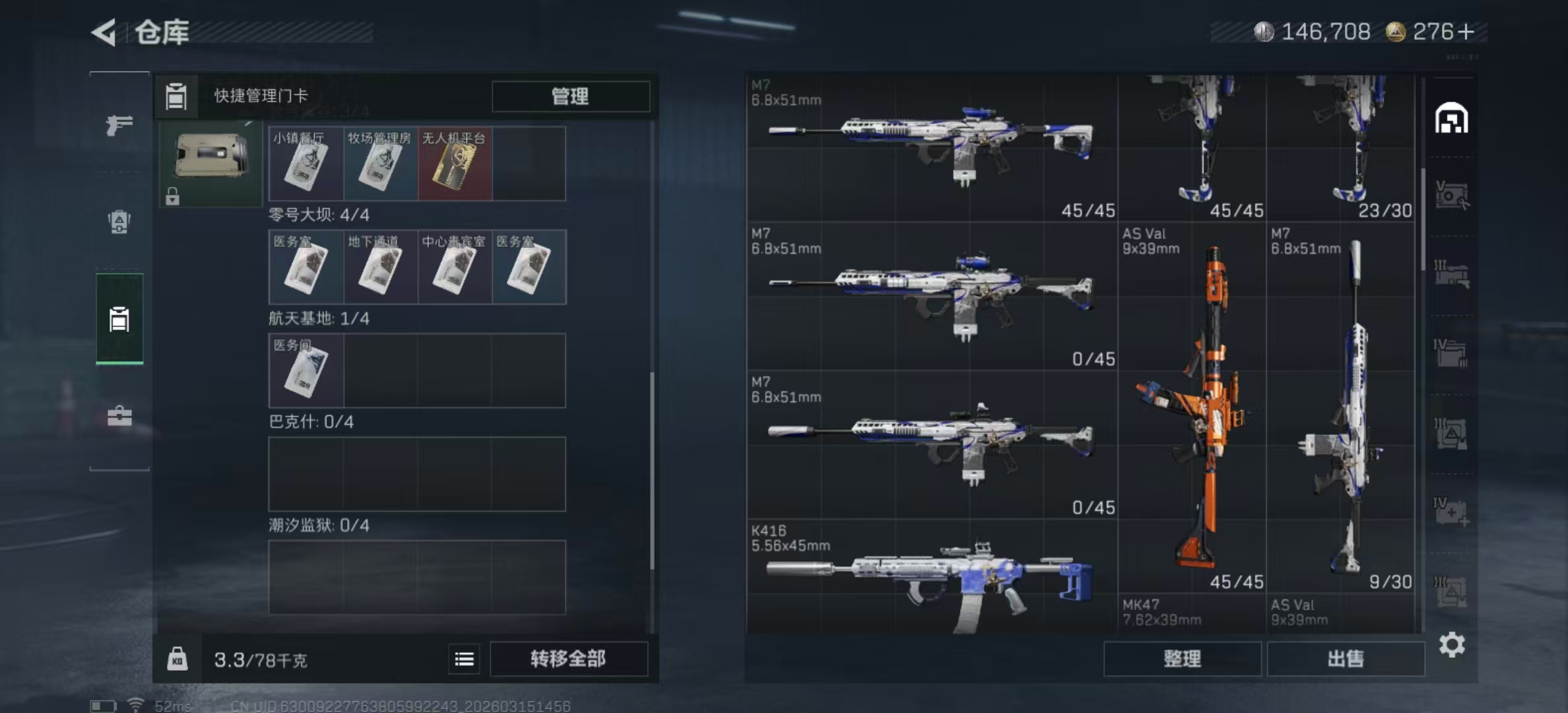Screen dimensions: 1568x713
Task: Choose the 牧场管理房 keycard
Action: coord(379,164)
